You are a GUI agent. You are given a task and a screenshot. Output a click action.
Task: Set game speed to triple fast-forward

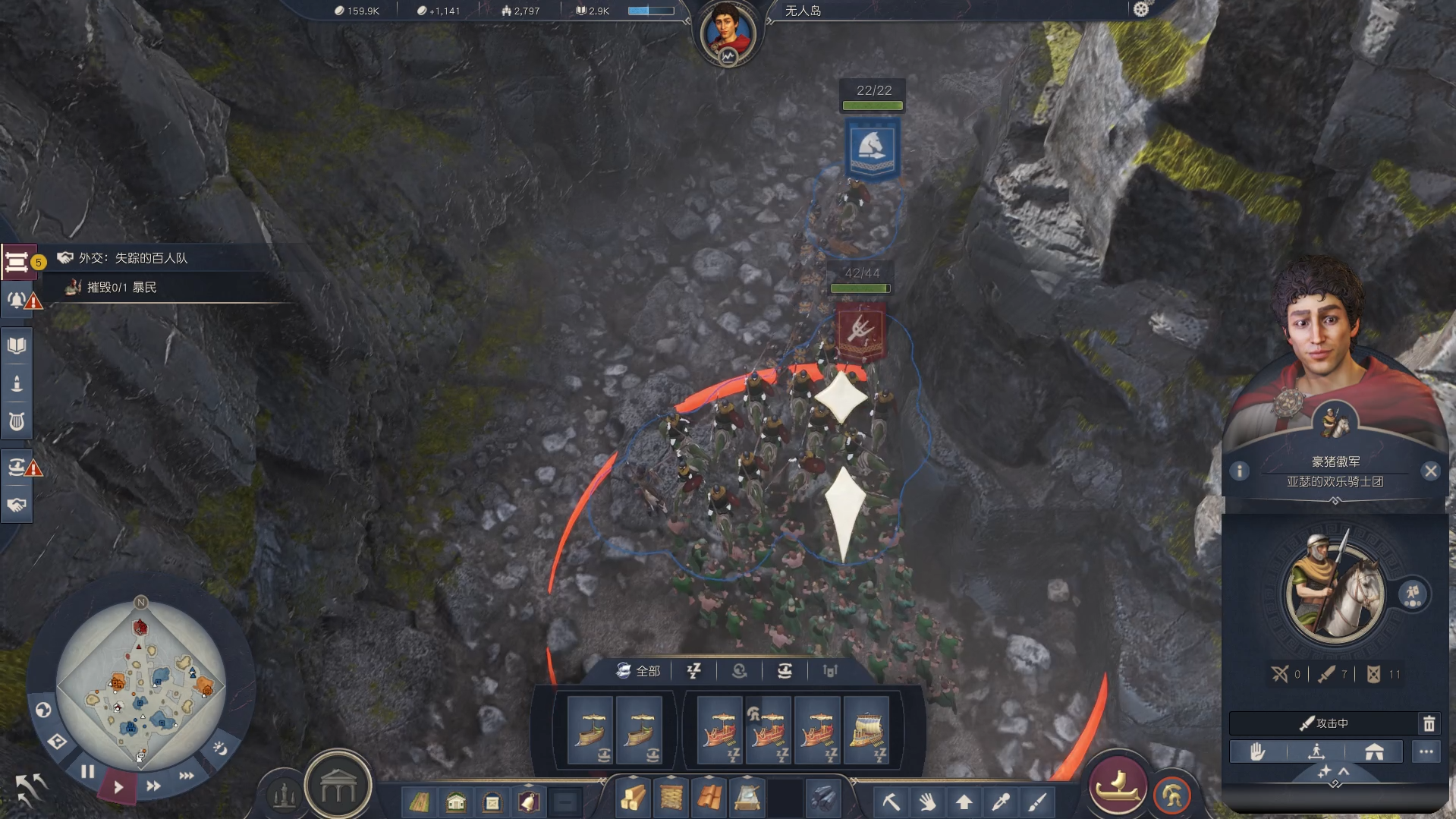point(187,776)
